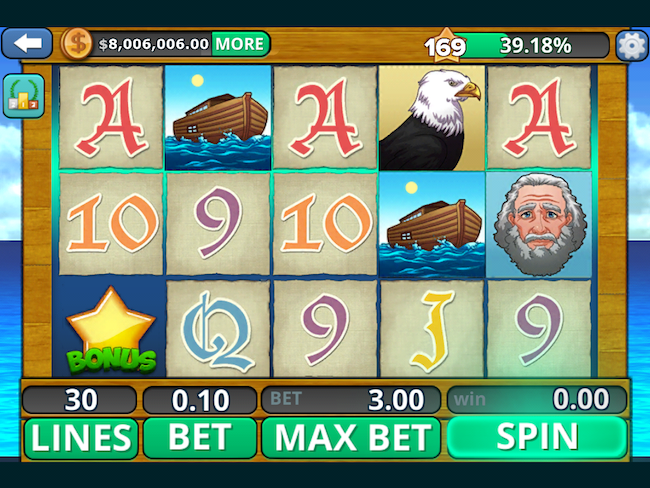Tap the gold dollar coin icon
This screenshot has width=650, height=488.
click(x=76, y=44)
